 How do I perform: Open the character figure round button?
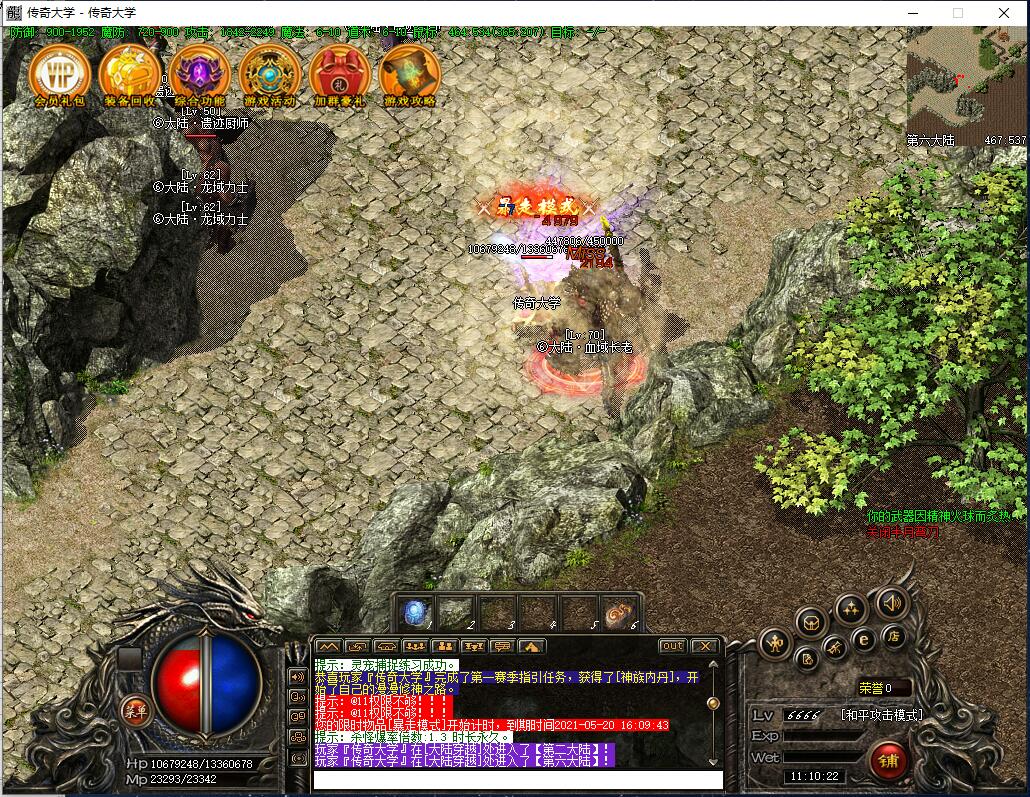tap(776, 643)
